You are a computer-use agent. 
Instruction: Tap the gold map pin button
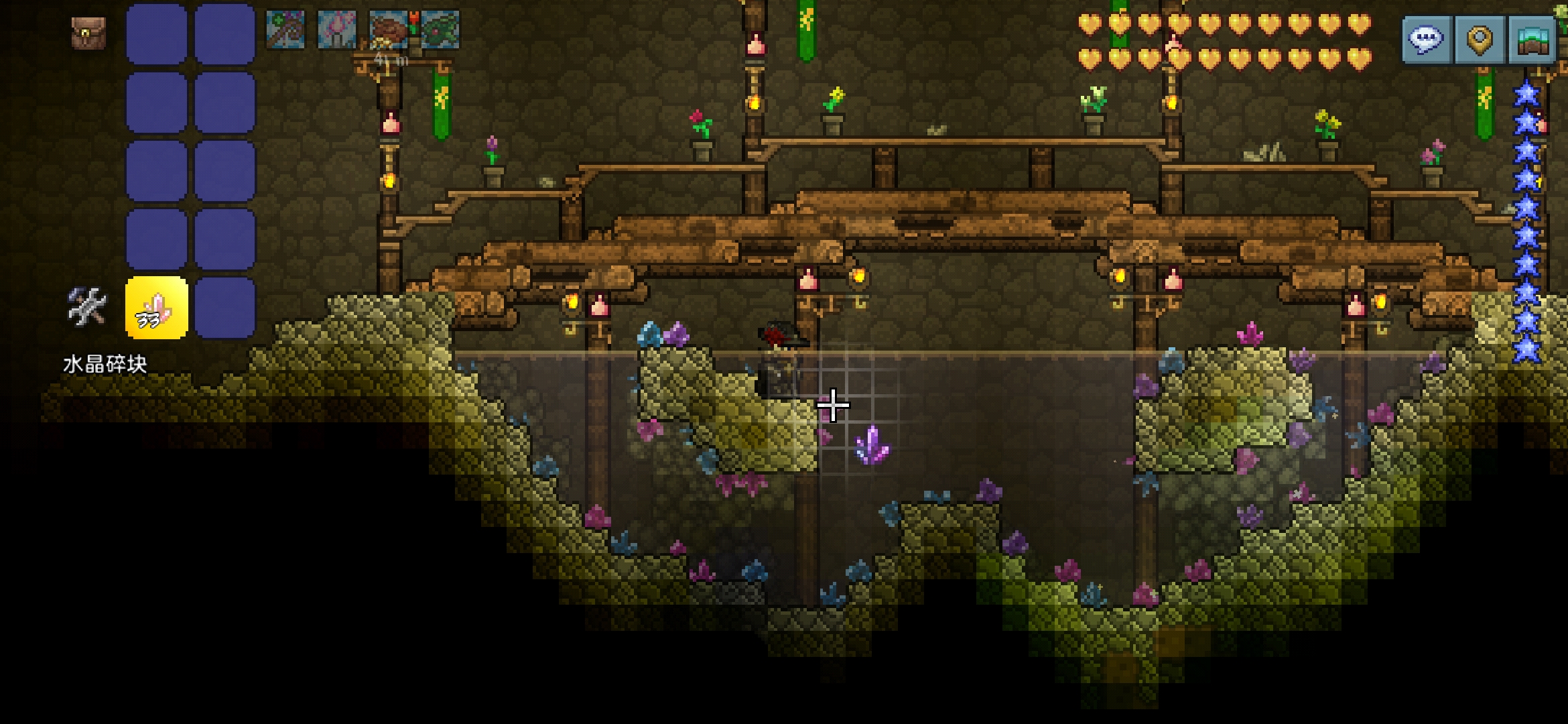pyautogui.click(x=1480, y=40)
